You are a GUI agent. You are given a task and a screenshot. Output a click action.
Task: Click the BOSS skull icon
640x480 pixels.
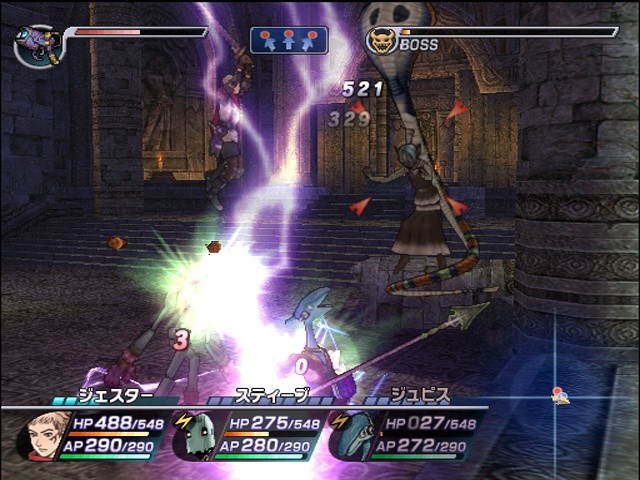pyautogui.click(x=380, y=40)
